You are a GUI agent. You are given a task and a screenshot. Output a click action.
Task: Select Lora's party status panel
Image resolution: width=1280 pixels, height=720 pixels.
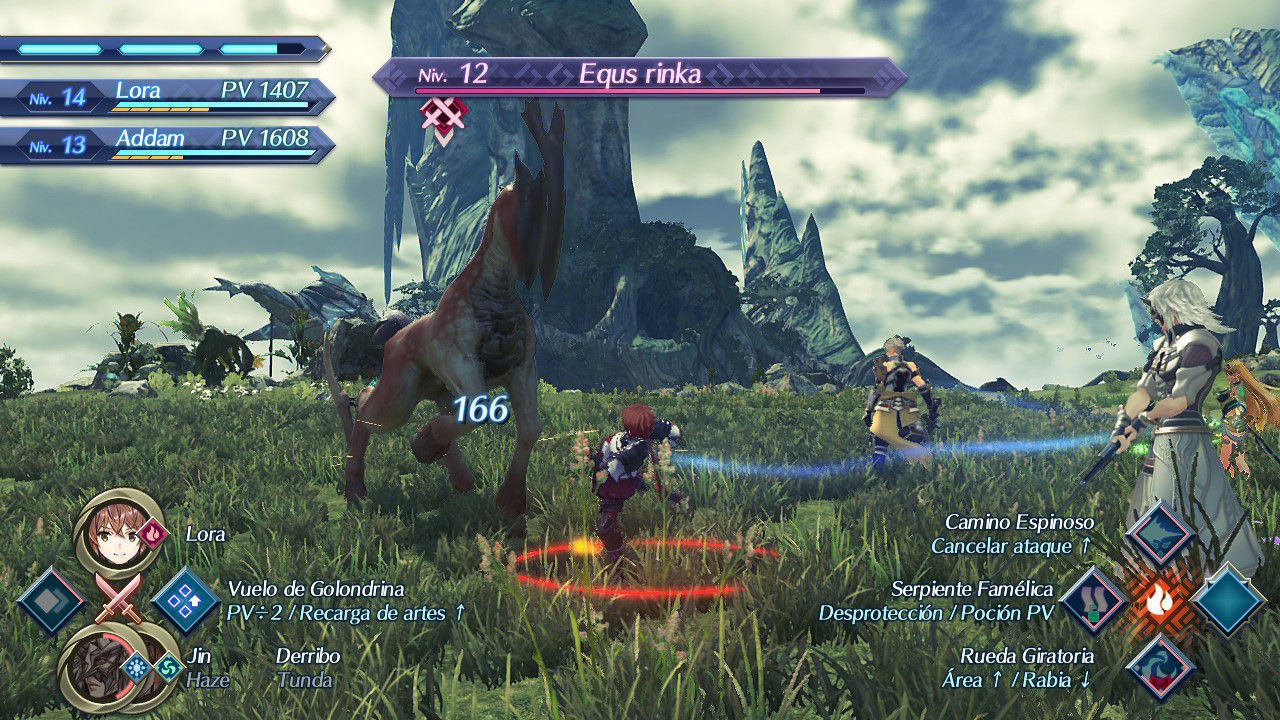click(168, 96)
